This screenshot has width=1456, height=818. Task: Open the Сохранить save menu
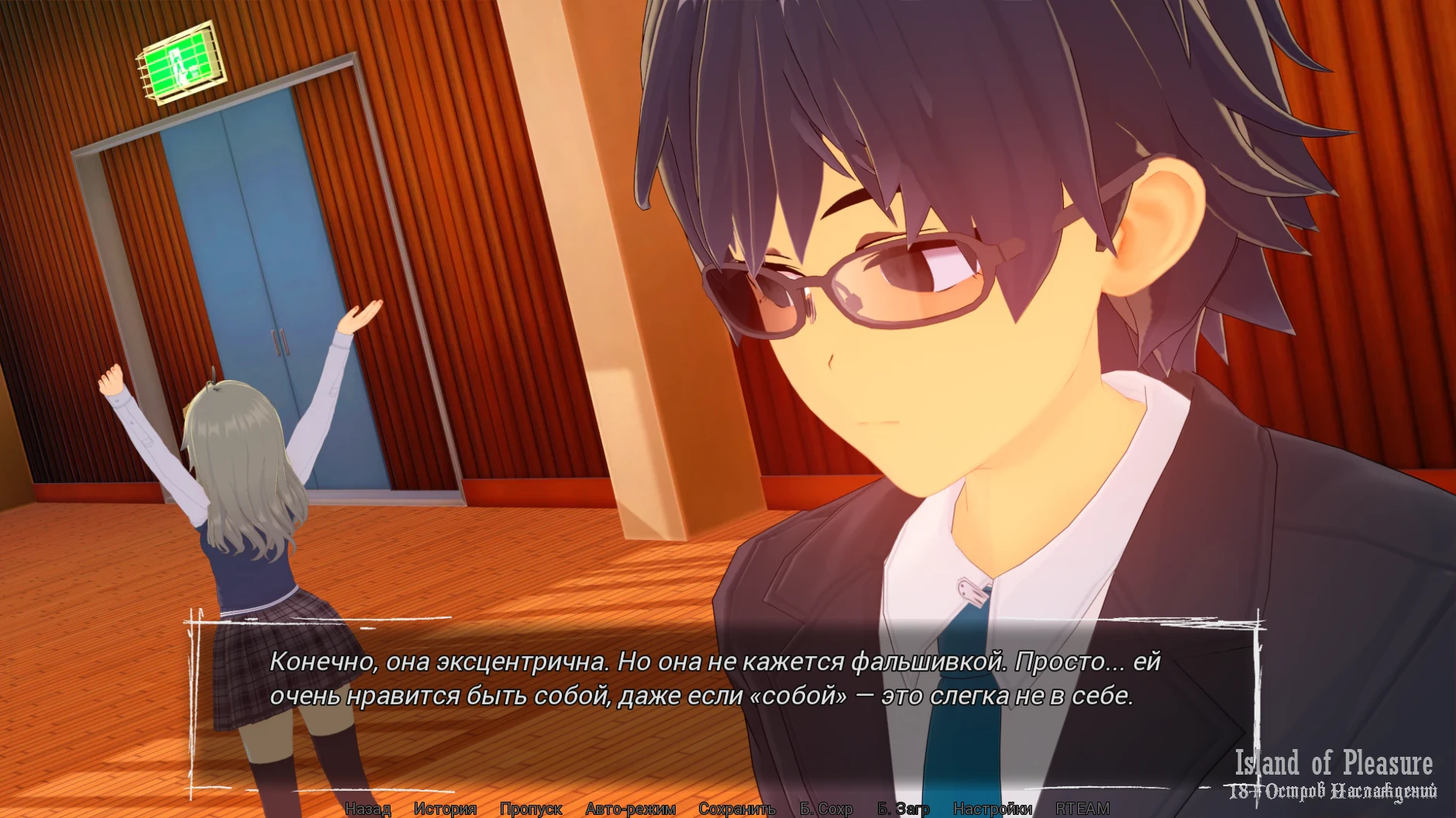point(737,809)
